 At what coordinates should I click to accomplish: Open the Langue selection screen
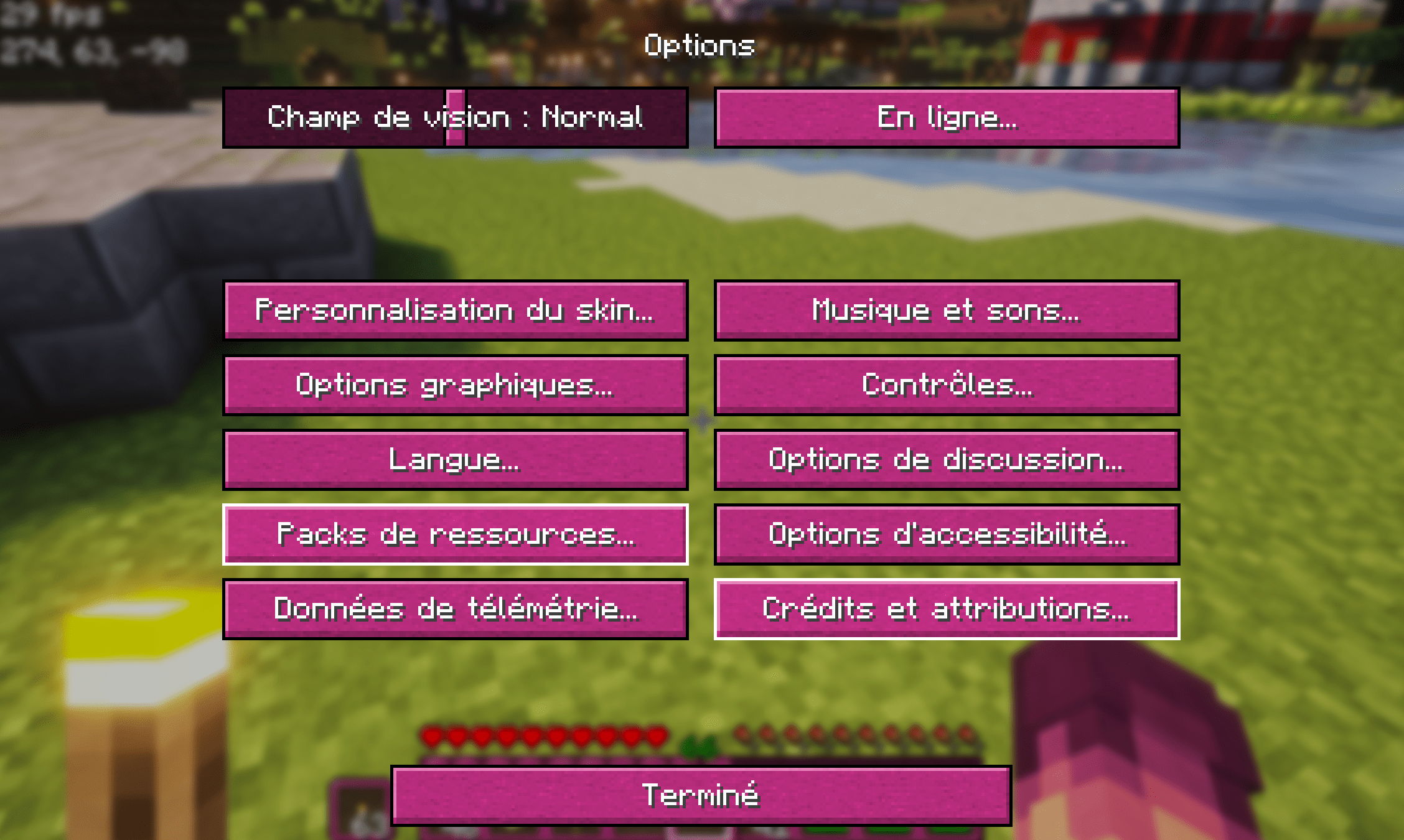[x=455, y=460]
